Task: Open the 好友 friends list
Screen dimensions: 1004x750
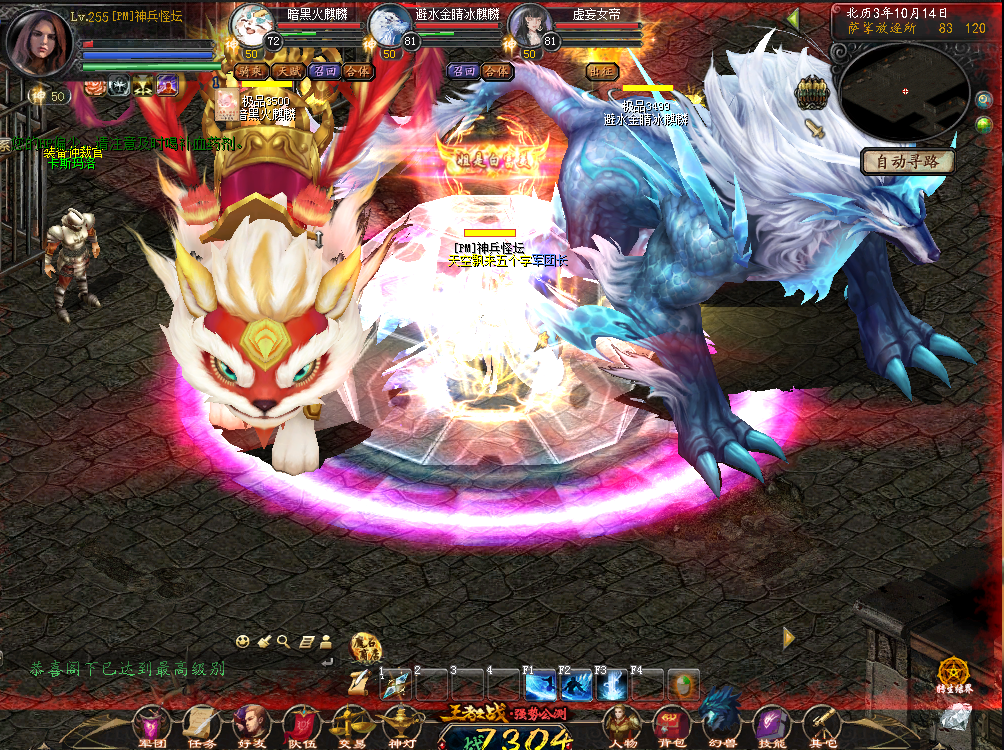Action: [x=250, y=723]
